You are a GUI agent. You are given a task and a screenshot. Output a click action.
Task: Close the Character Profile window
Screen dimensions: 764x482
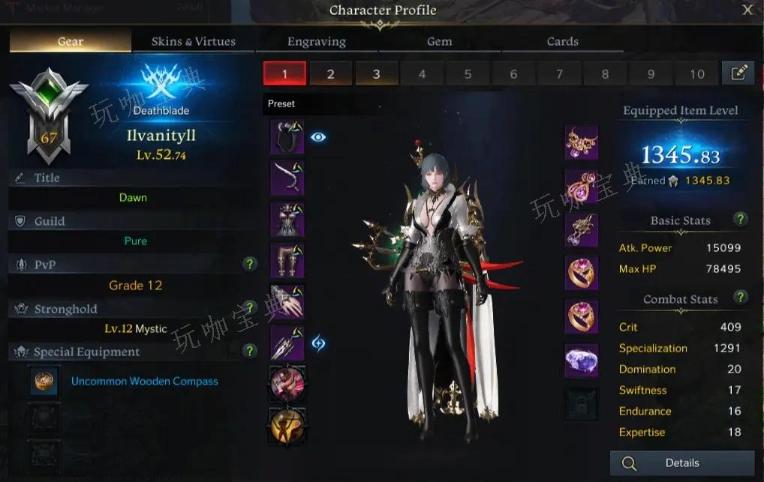tap(747, 10)
